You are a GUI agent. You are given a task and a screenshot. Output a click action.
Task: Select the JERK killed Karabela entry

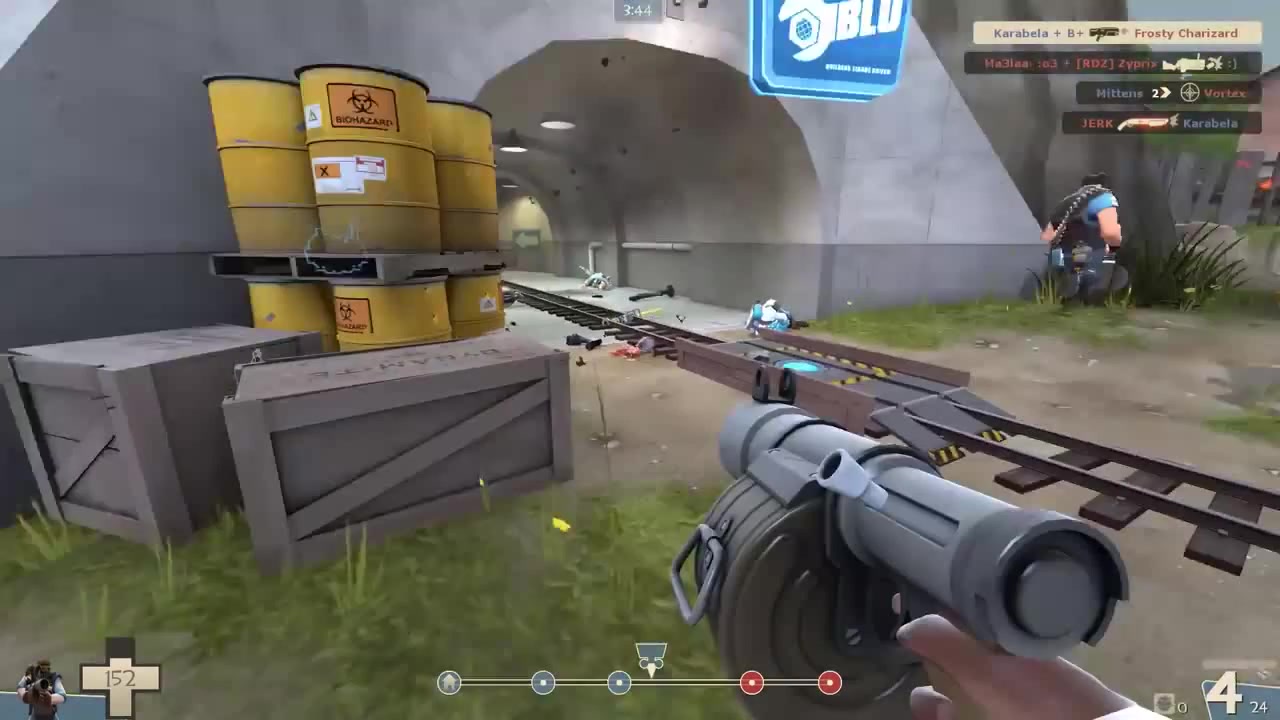coord(1158,123)
